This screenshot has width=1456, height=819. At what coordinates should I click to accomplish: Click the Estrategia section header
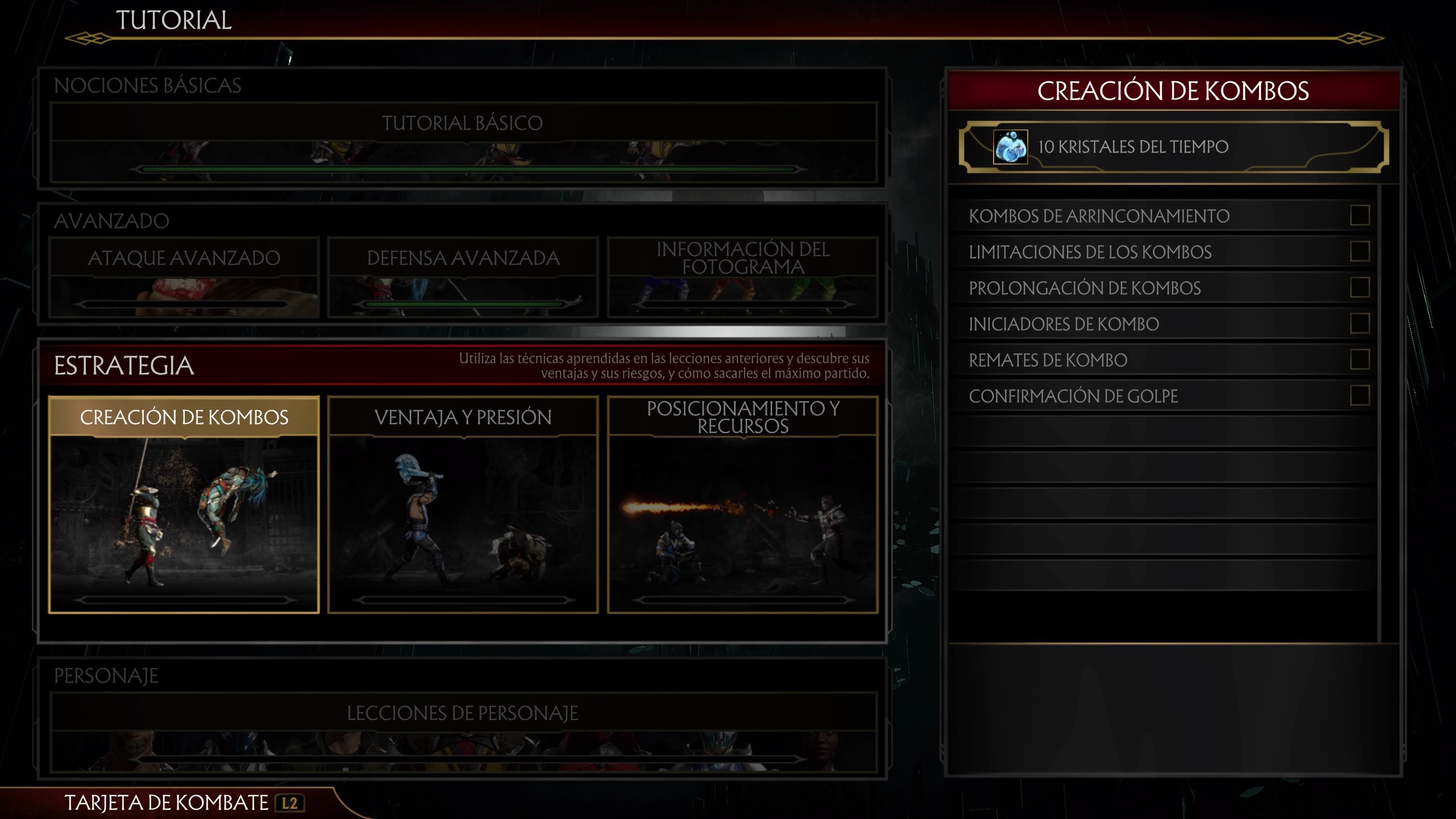tap(122, 364)
